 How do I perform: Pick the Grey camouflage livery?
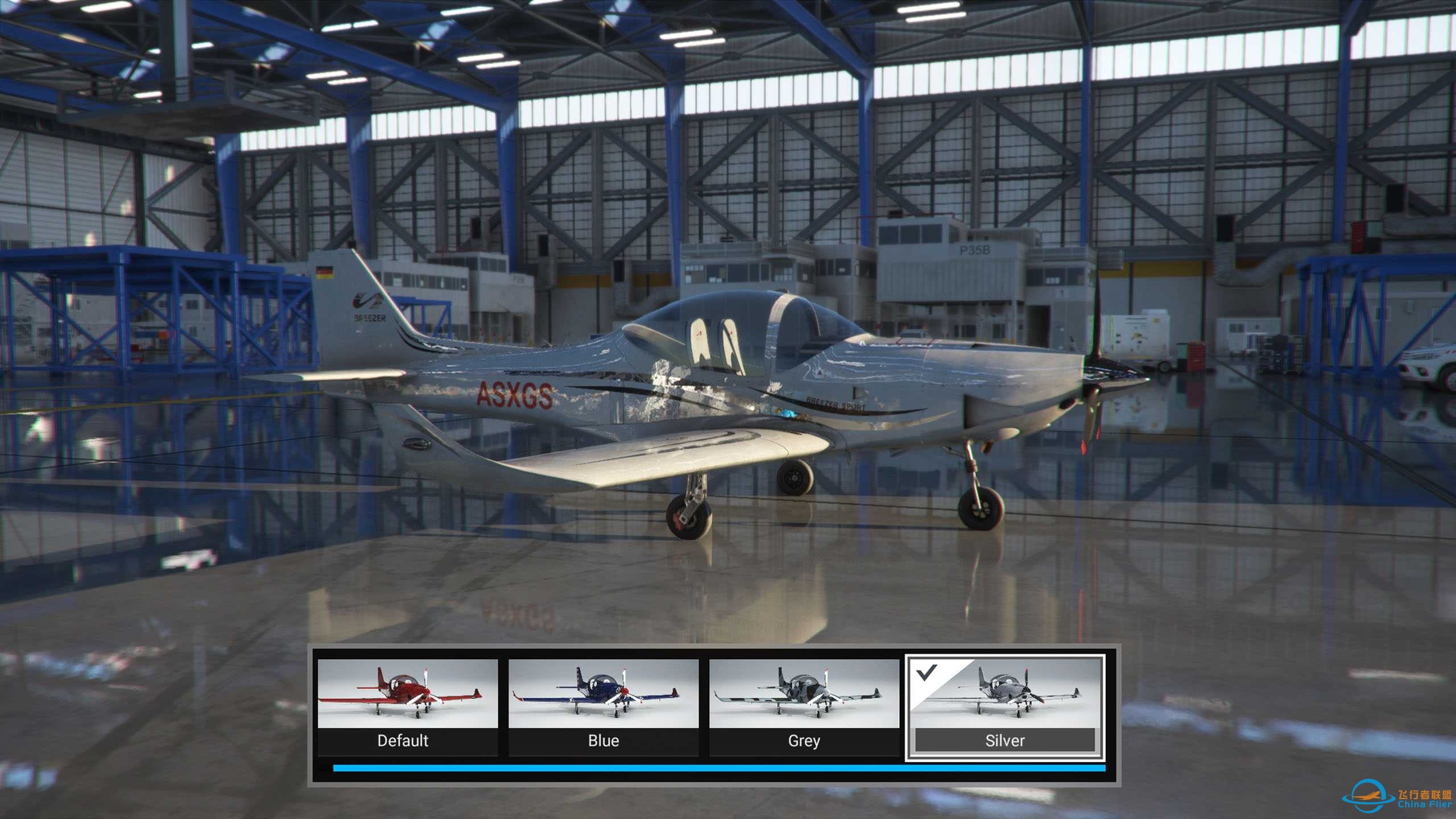click(x=804, y=706)
